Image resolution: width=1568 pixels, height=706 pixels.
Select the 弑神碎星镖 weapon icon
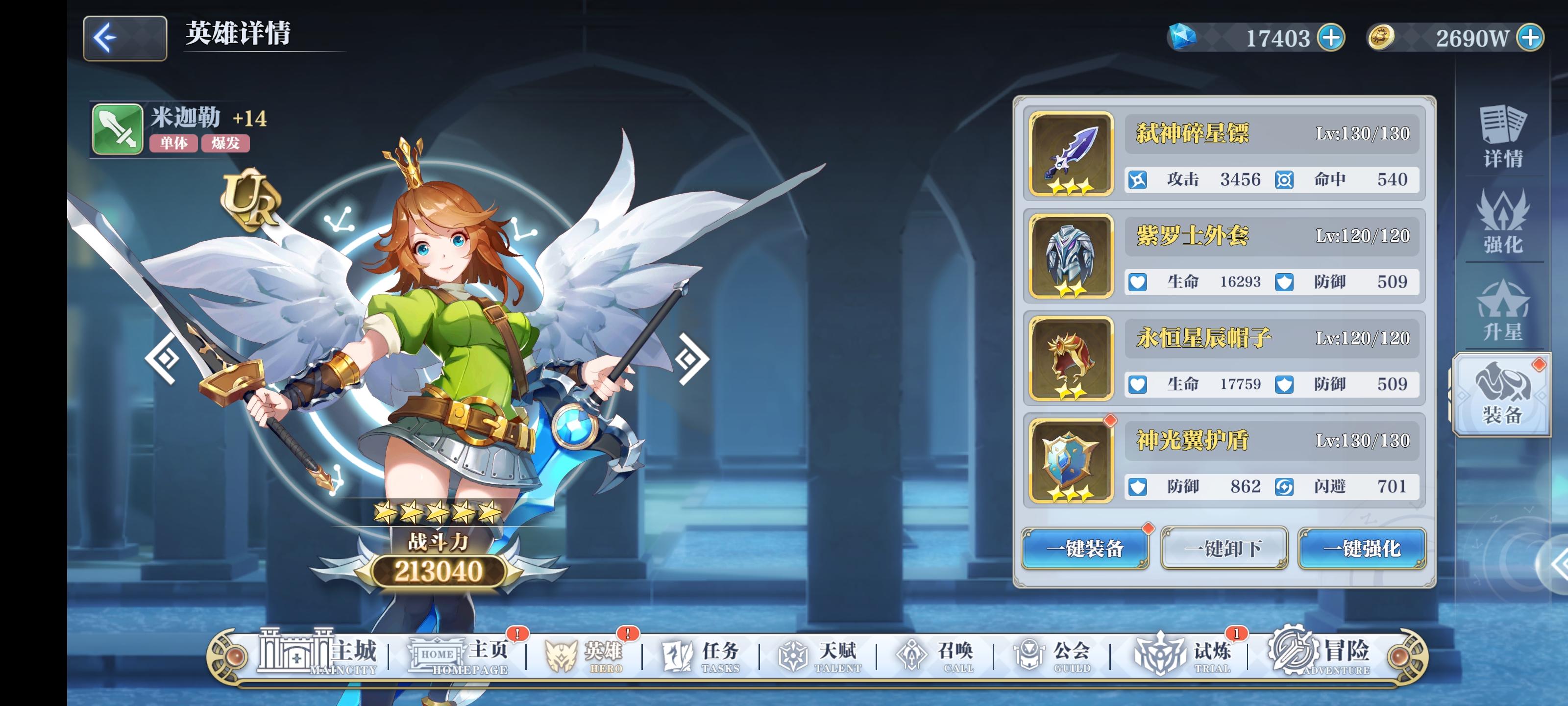click(x=1070, y=156)
